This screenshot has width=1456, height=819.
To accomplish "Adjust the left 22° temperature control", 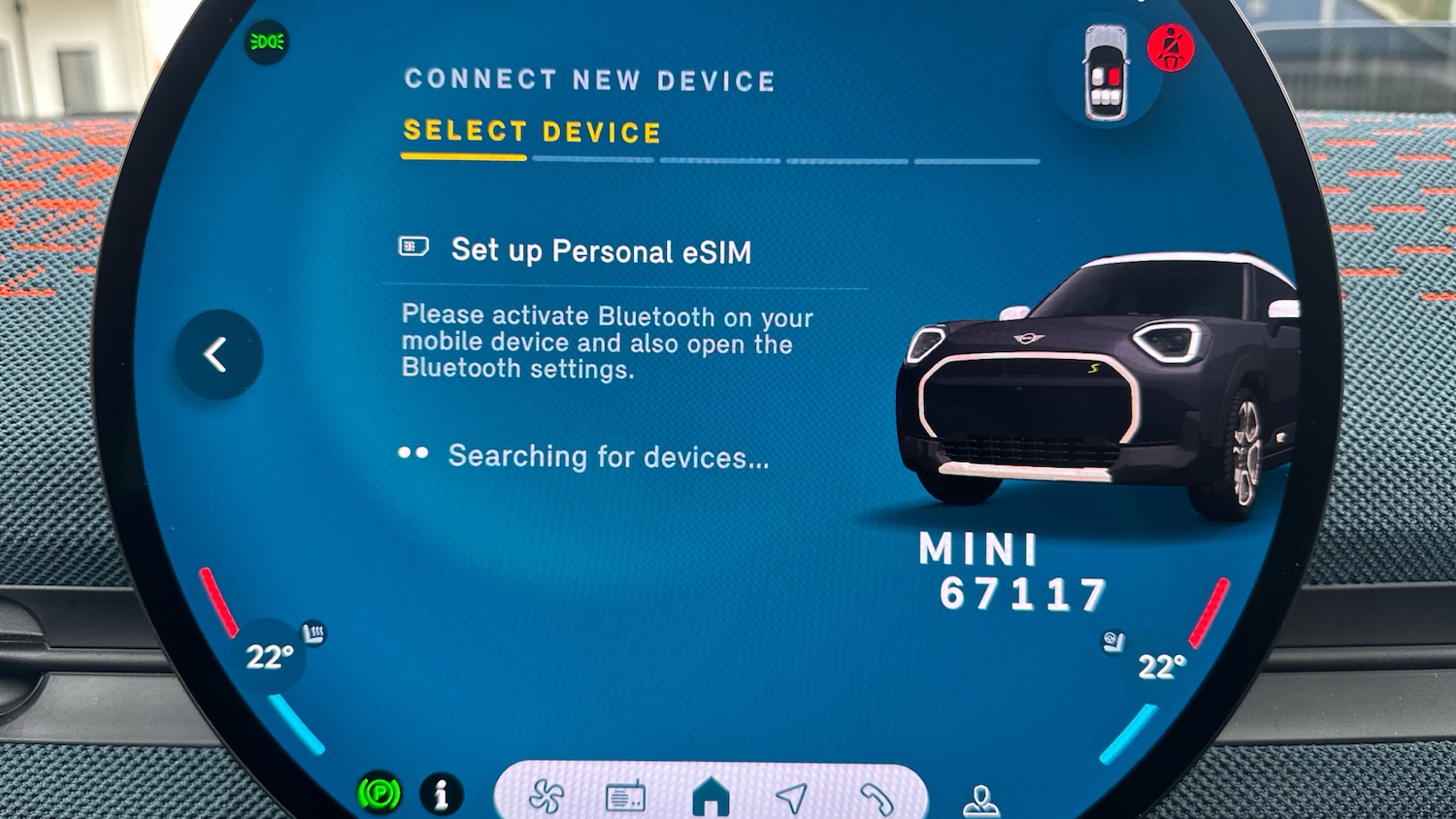I will tap(268, 657).
